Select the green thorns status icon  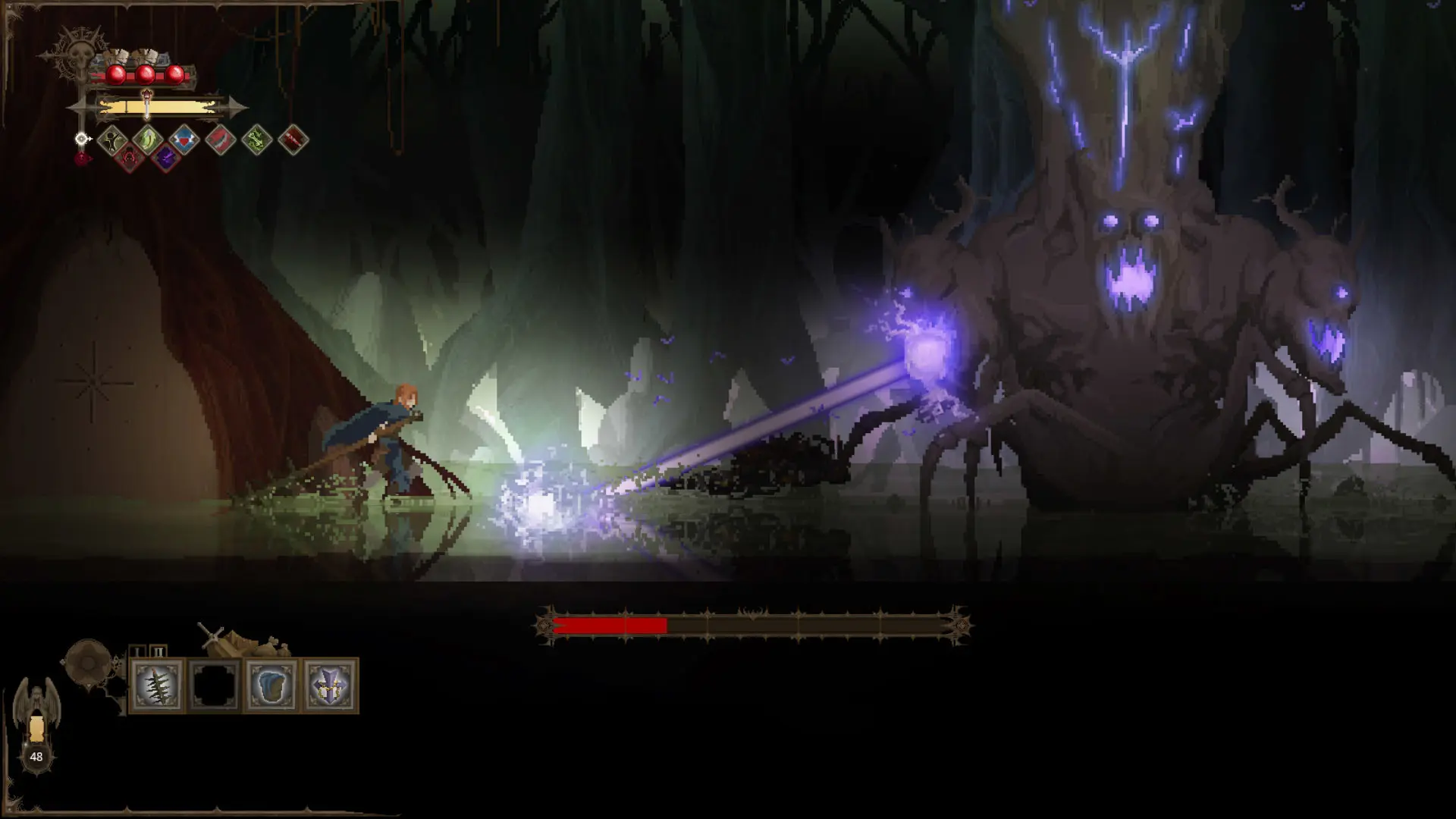[x=256, y=140]
